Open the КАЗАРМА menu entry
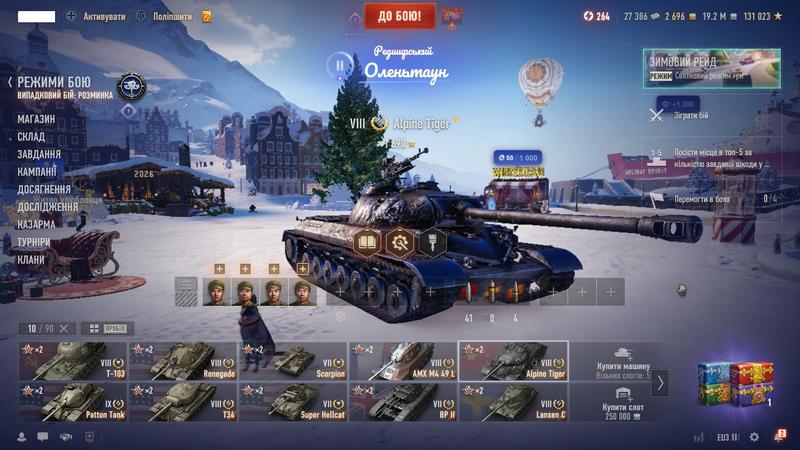This screenshot has height=450, width=800. (x=36, y=224)
